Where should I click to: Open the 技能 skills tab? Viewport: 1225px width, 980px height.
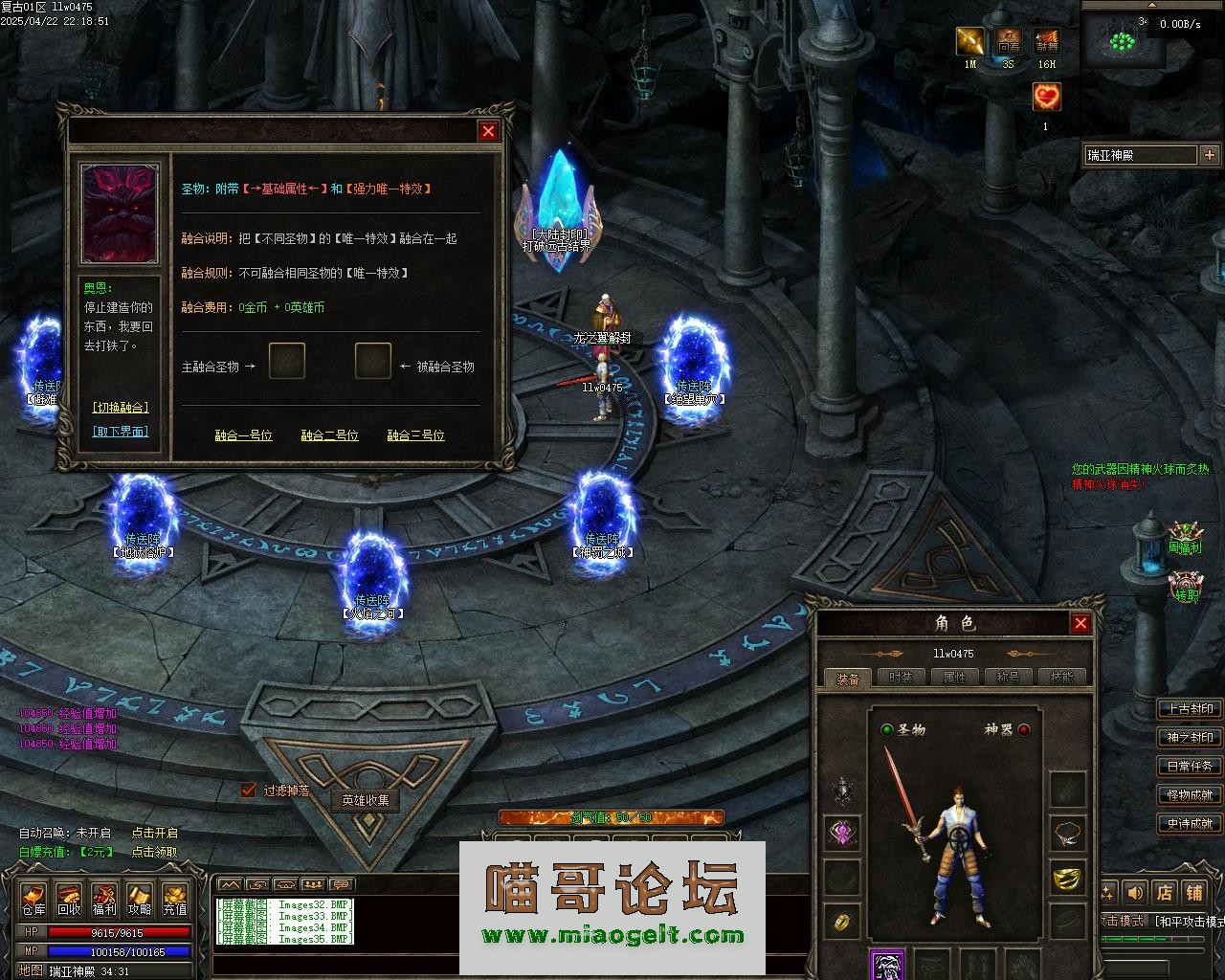[1061, 678]
